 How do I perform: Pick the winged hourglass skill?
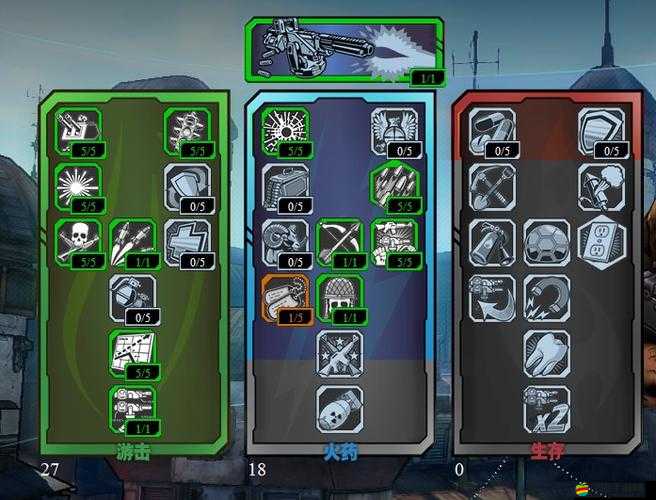394,130
